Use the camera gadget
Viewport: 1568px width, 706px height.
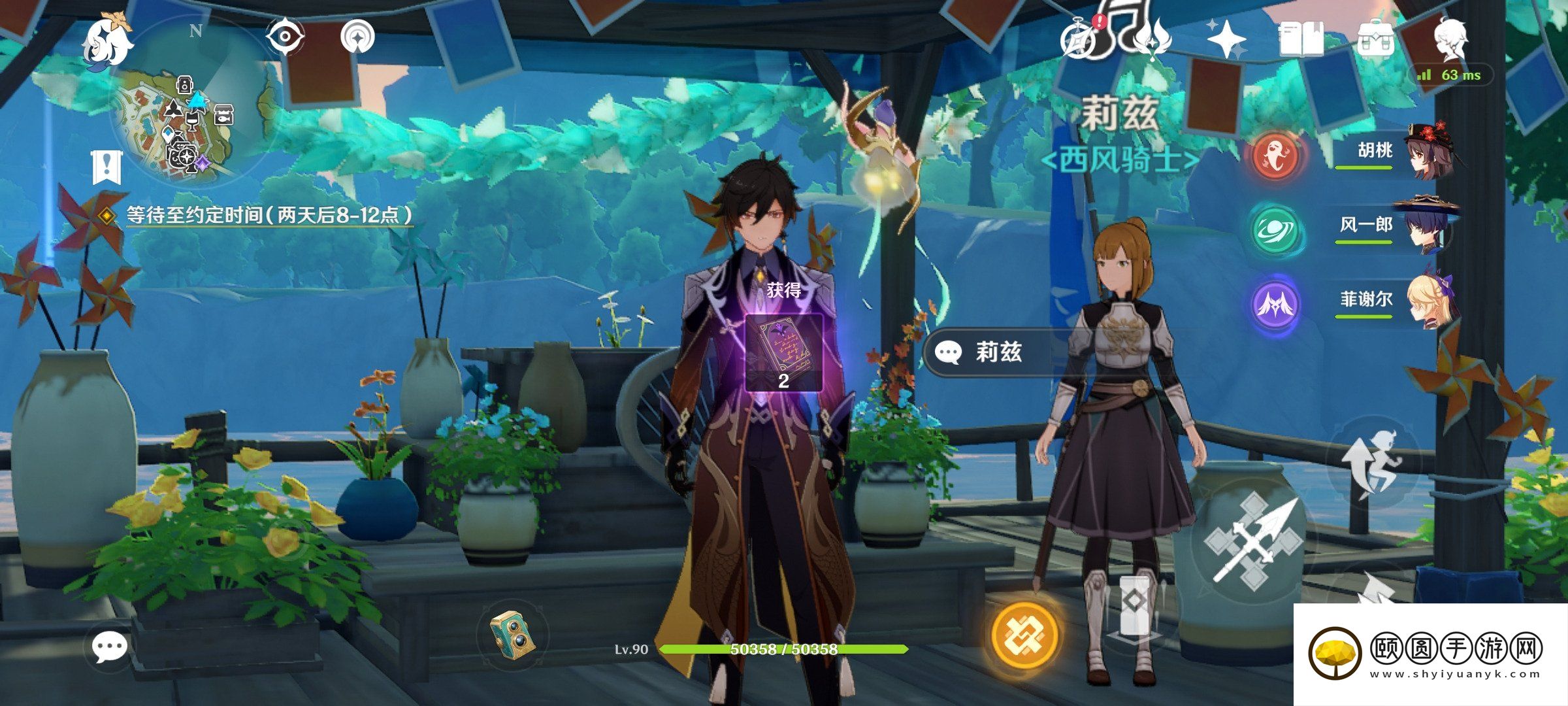click(x=514, y=633)
